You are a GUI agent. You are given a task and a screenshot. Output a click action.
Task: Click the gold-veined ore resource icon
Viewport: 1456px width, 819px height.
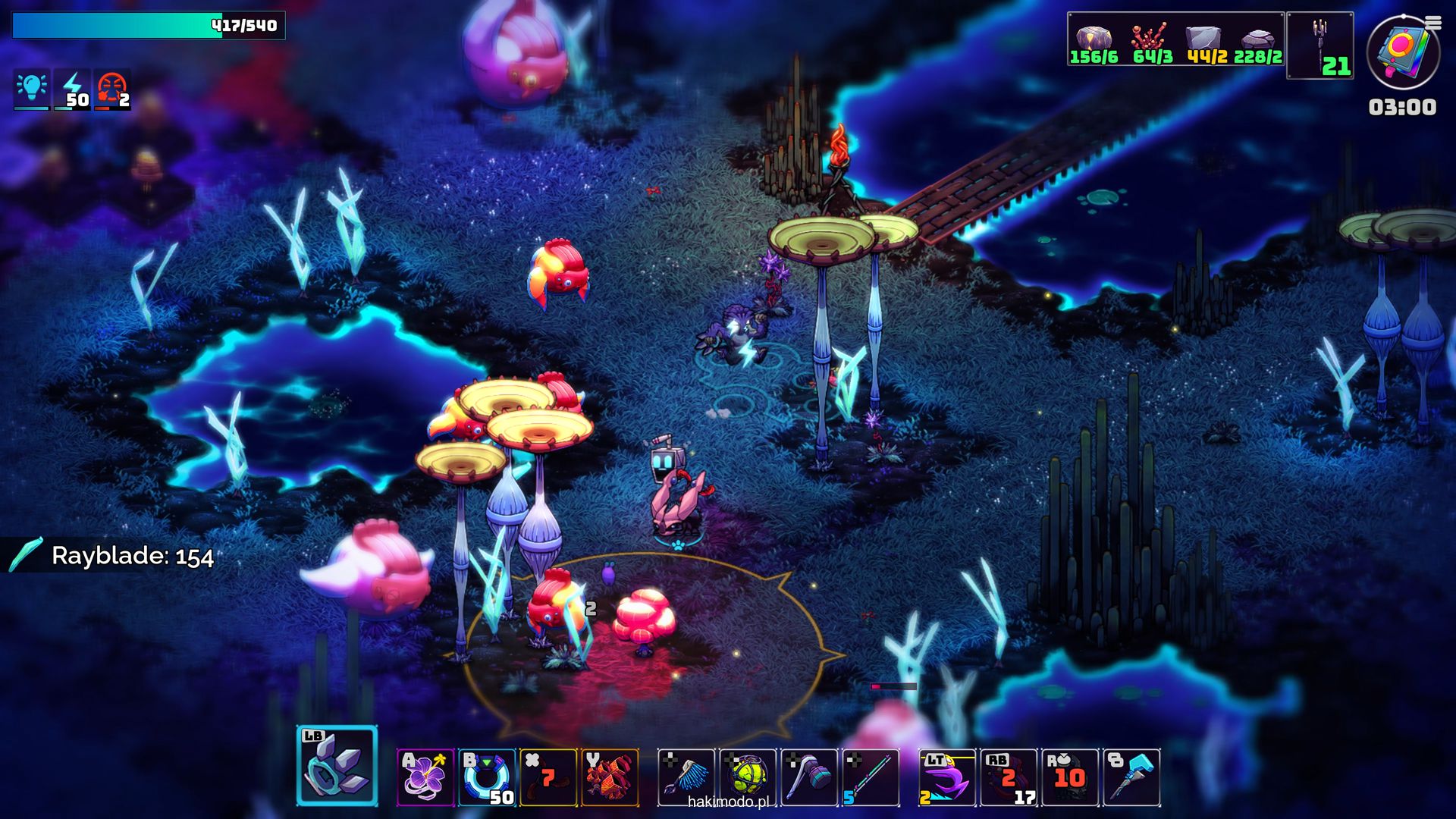pyautogui.click(x=1094, y=44)
